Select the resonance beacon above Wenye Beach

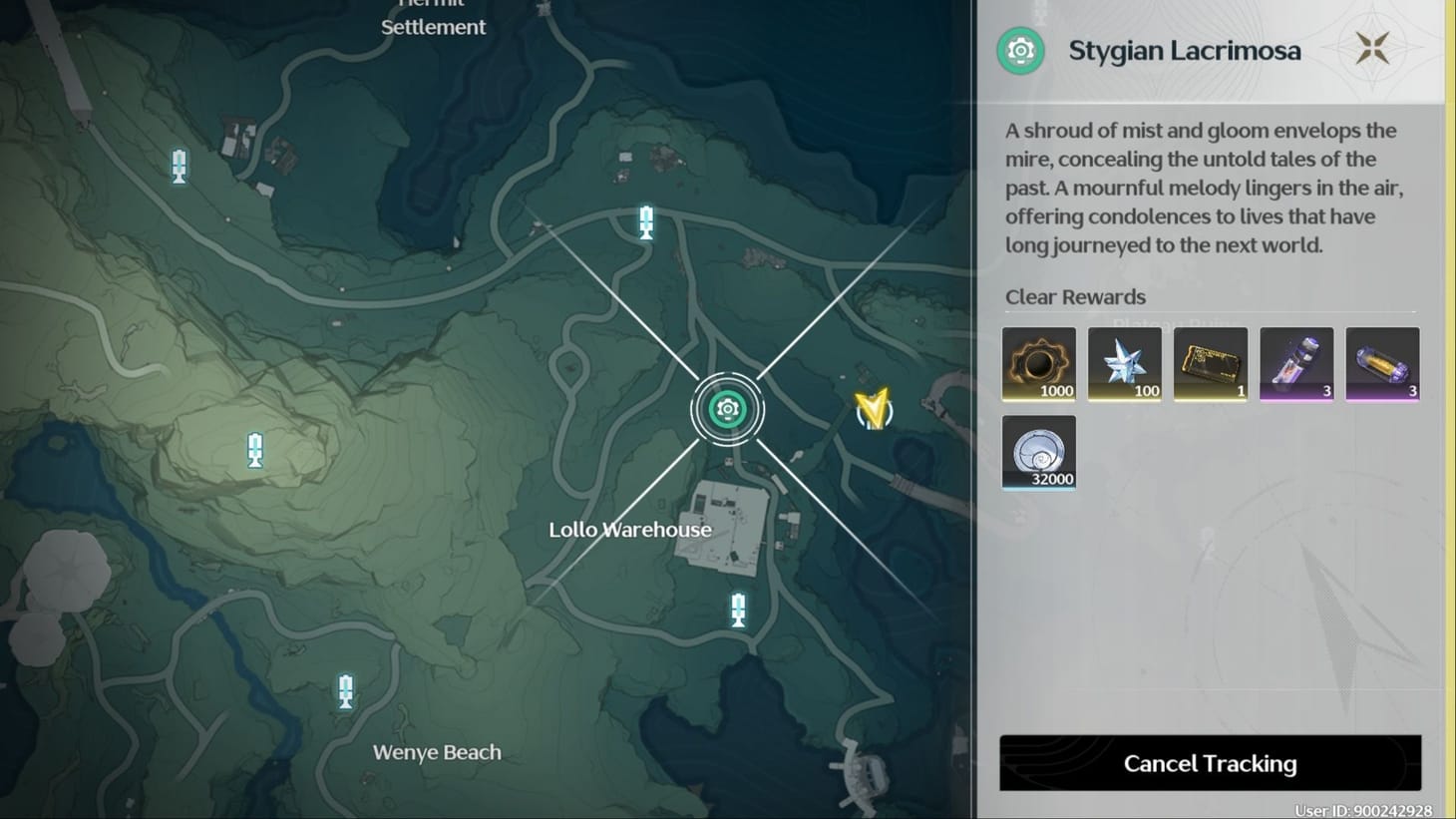(x=345, y=690)
